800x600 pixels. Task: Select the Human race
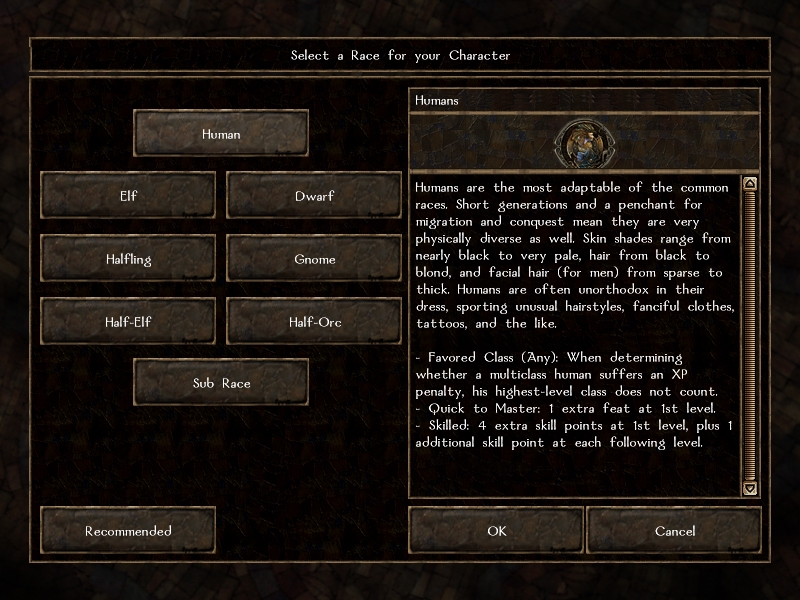[221, 134]
